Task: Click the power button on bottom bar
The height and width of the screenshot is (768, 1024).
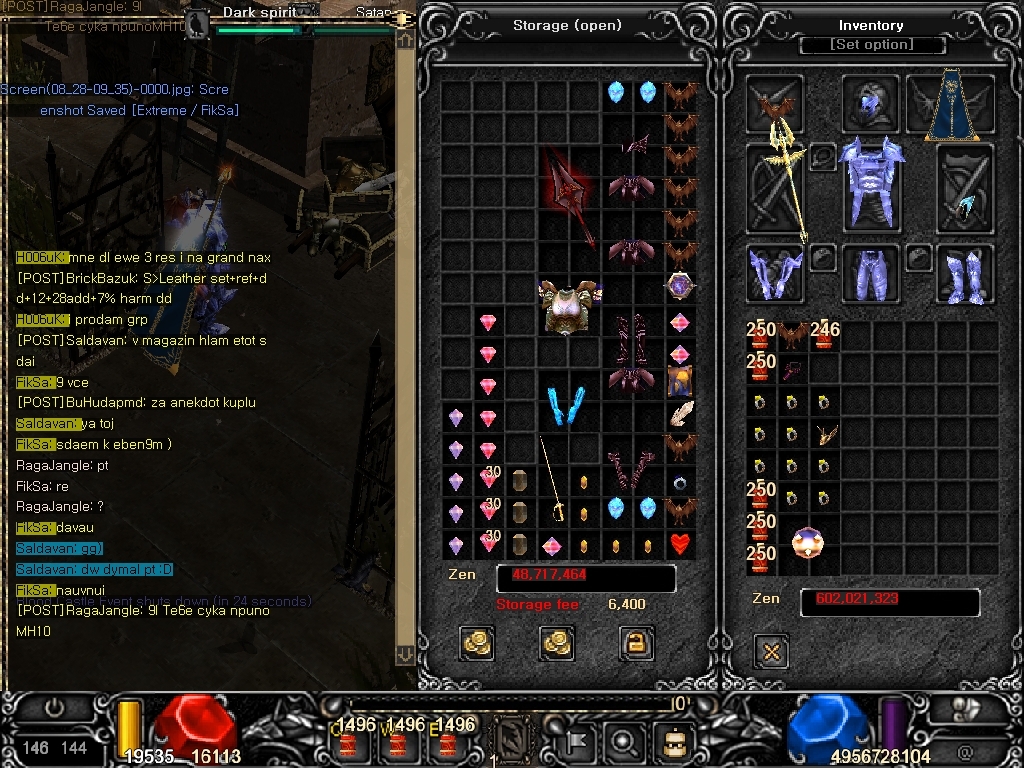Action: (x=54, y=708)
